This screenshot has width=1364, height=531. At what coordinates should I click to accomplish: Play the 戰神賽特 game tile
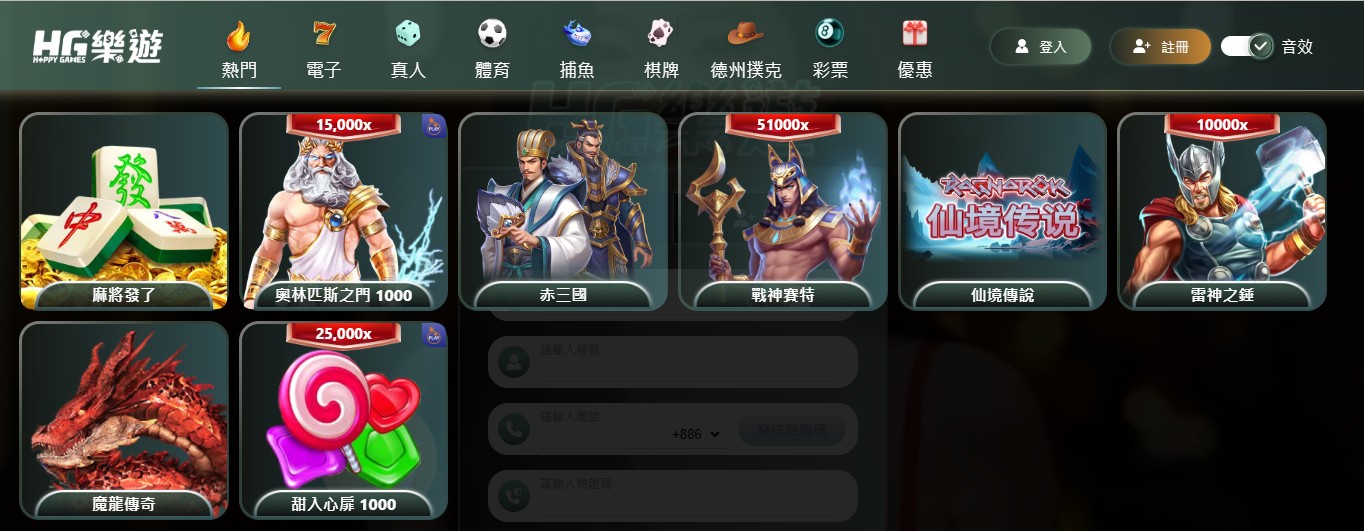click(x=782, y=211)
